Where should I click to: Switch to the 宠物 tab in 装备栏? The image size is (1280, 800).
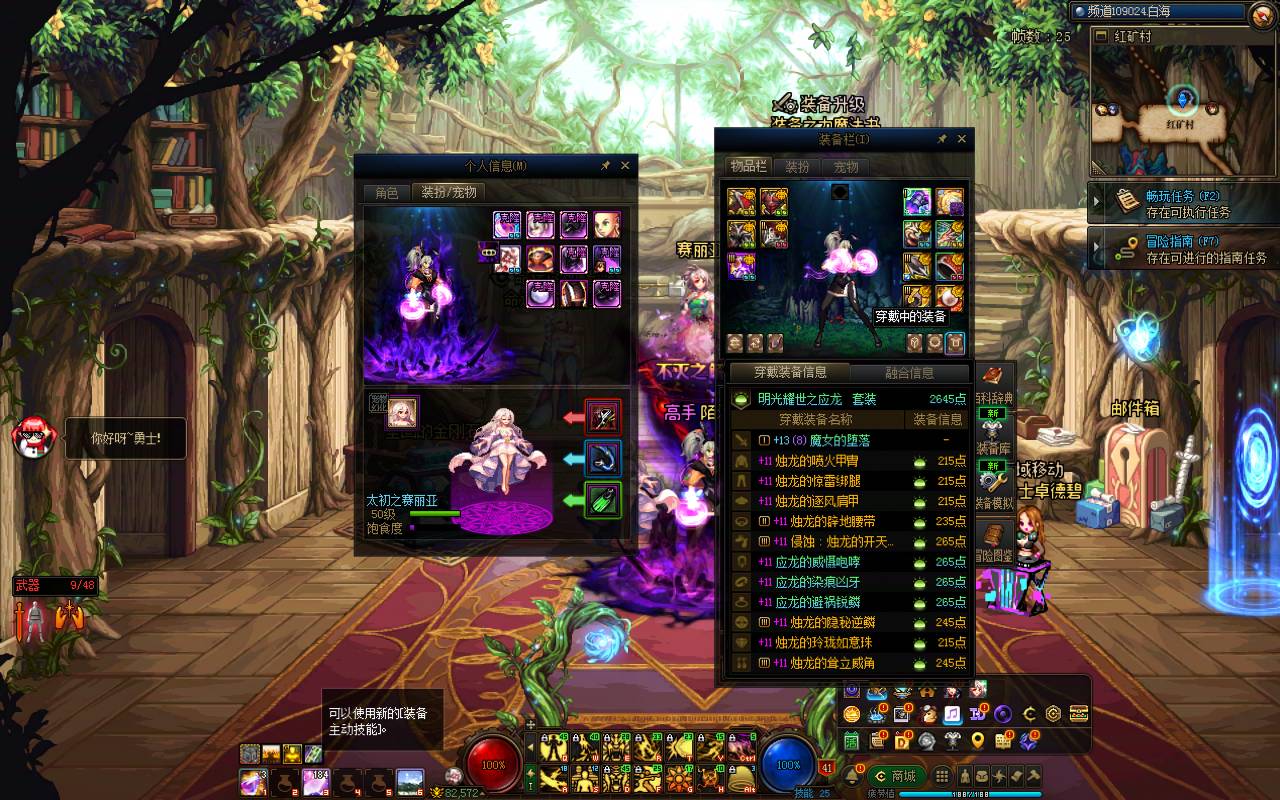click(x=846, y=167)
